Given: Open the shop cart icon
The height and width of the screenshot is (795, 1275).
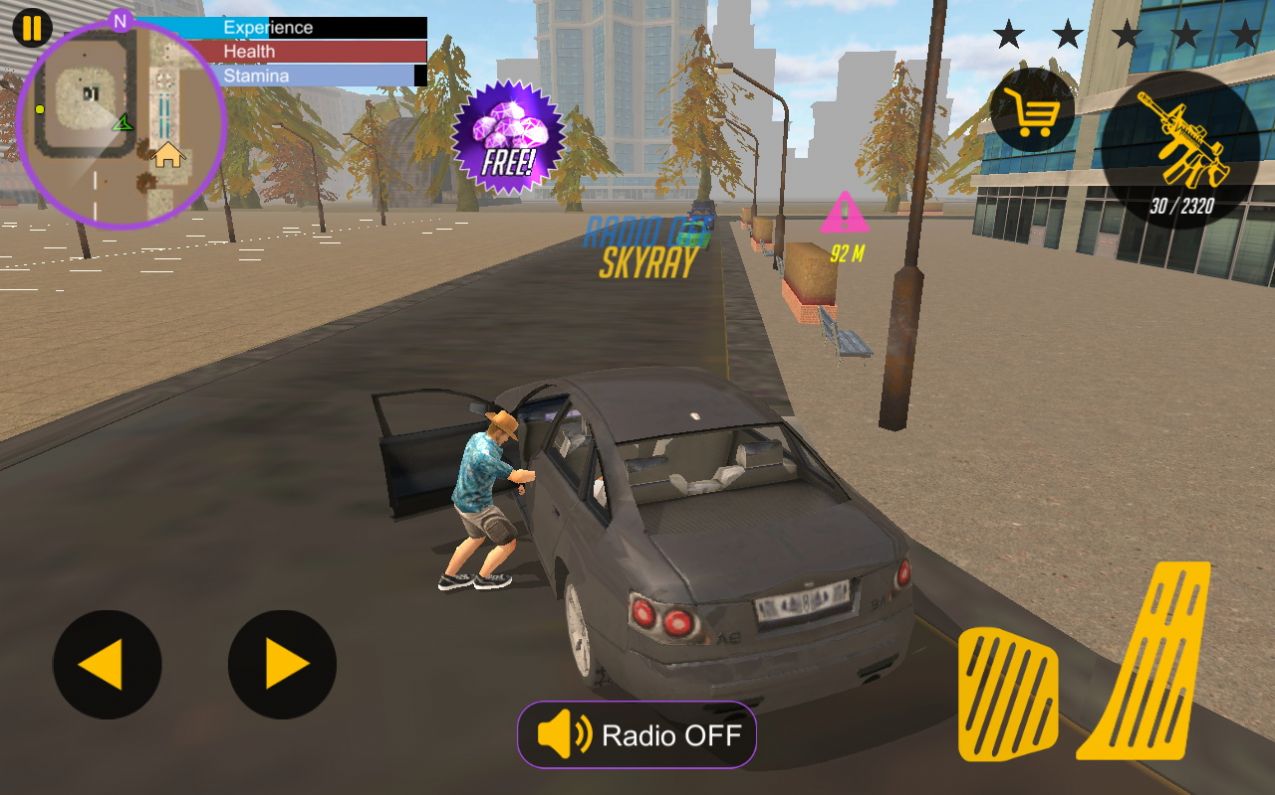Looking at the screenshot, I should (x=1033, y=110).
